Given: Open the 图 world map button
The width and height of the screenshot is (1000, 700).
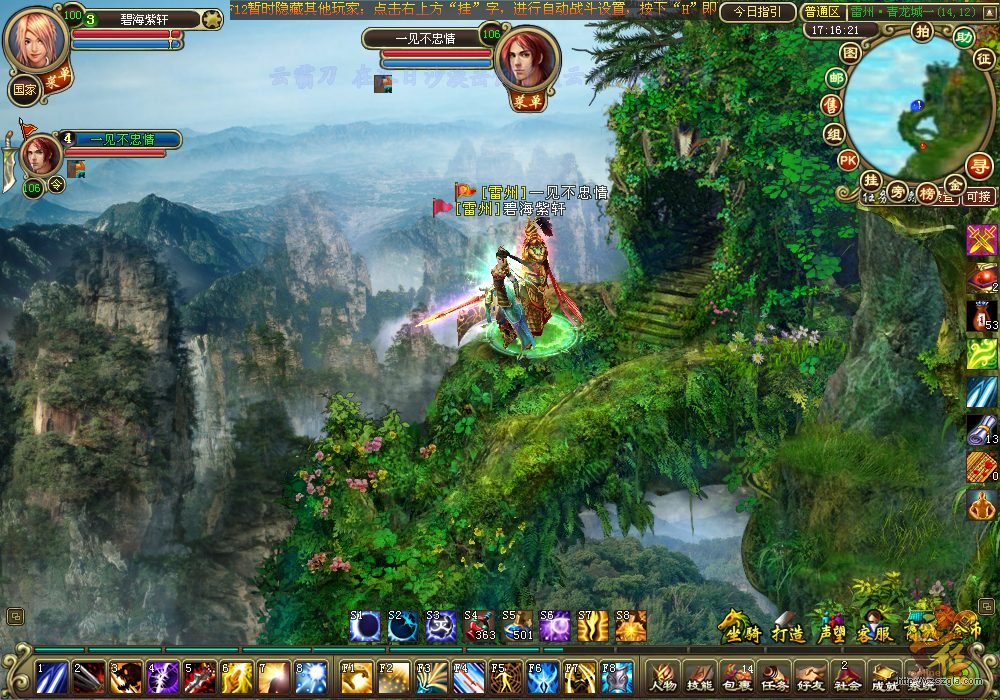Looking at the screenshot, I should pos(850,52).
